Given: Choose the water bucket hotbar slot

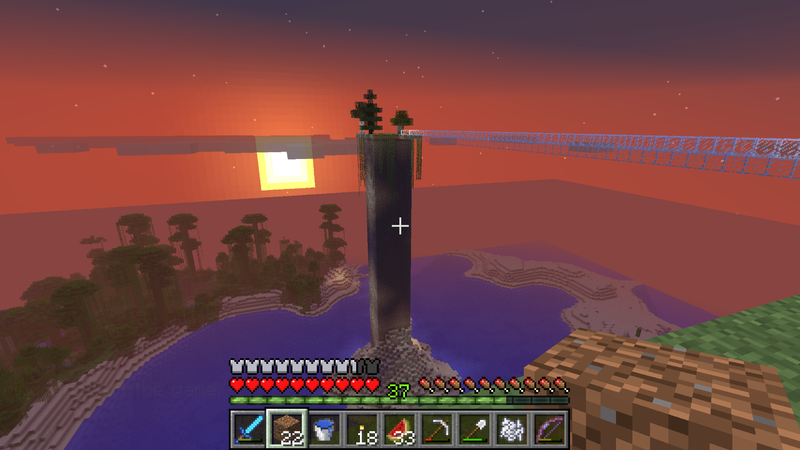Looking at the screenshot, I should 324,430.
